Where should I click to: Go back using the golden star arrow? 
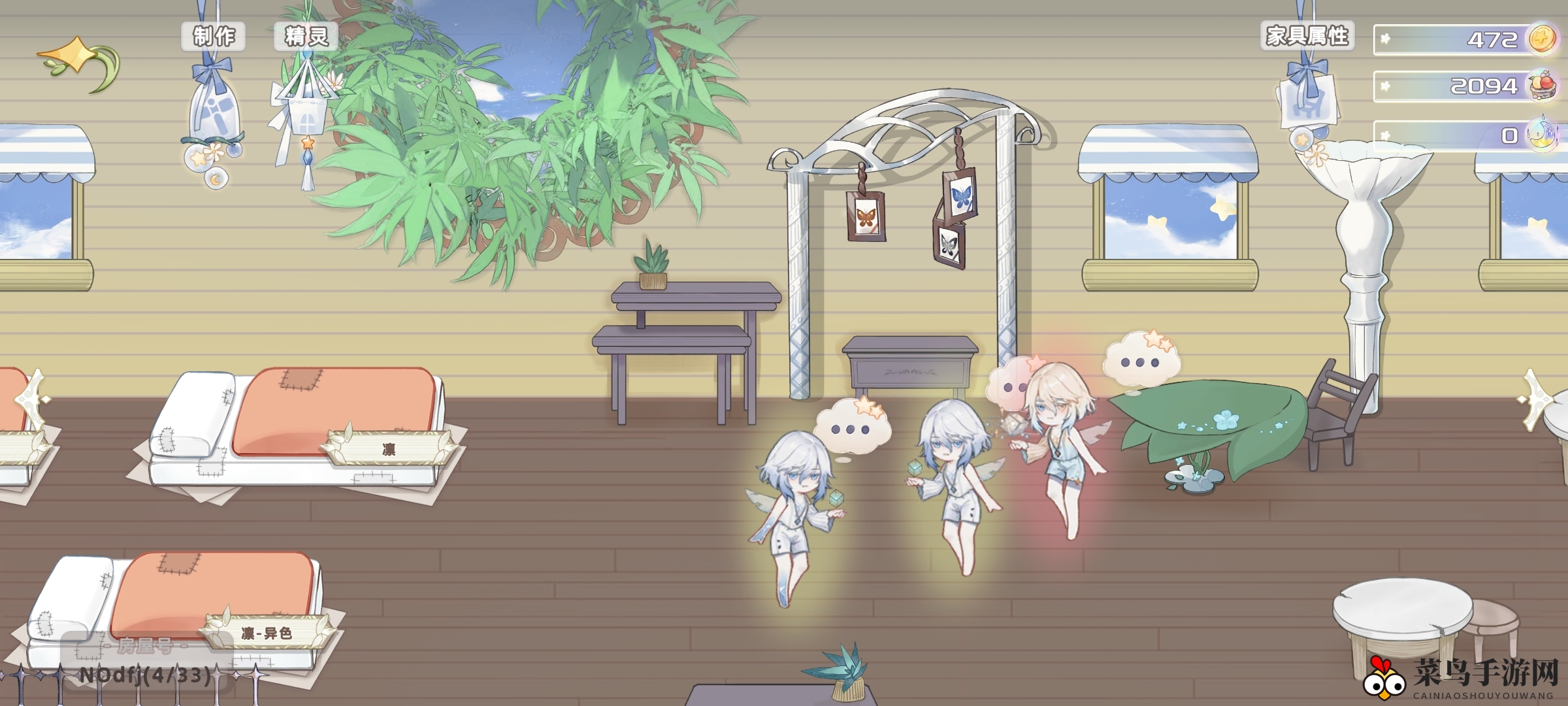[x=78, y=63]
